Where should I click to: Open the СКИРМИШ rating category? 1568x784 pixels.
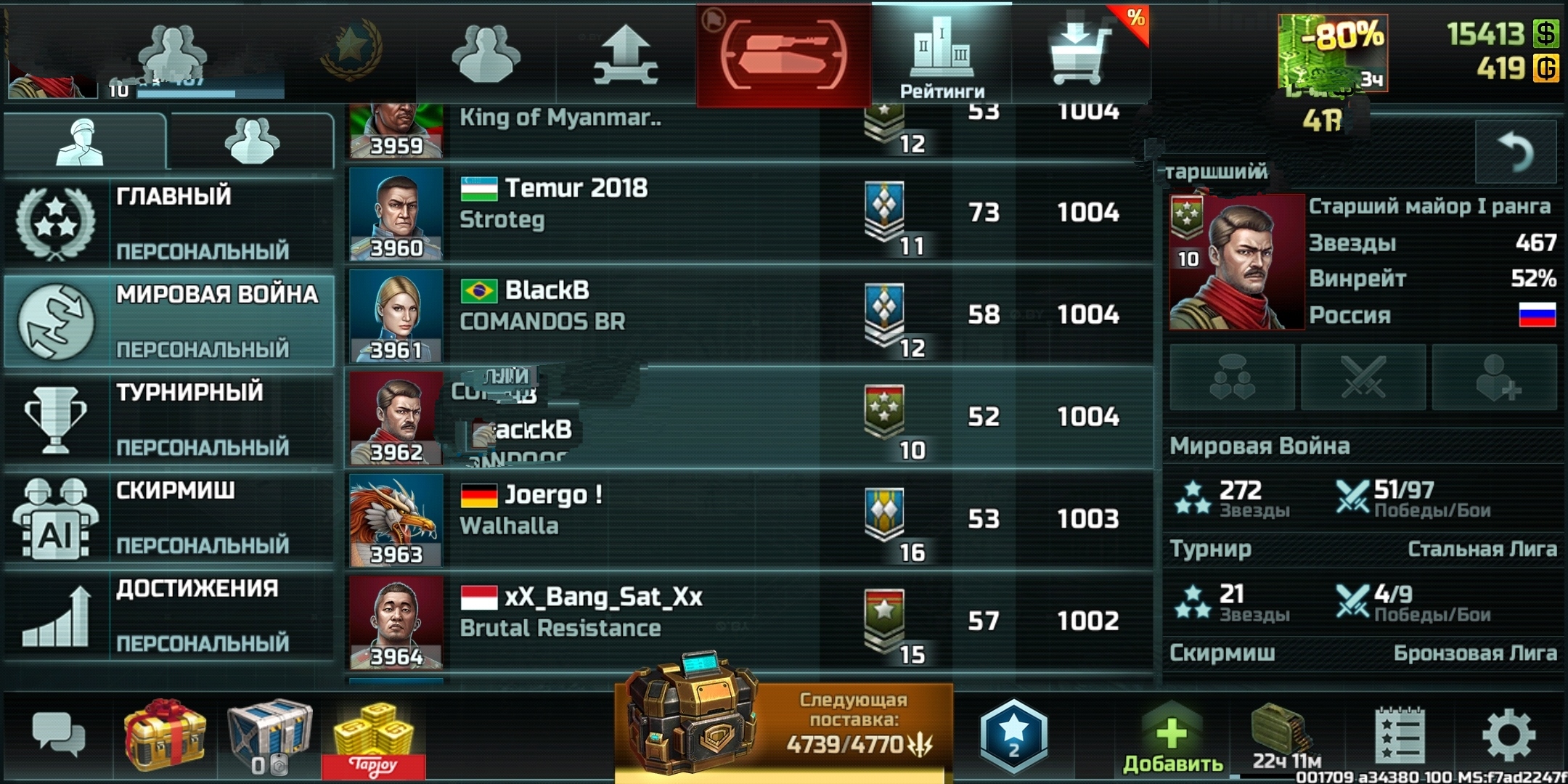click(169, 517)
